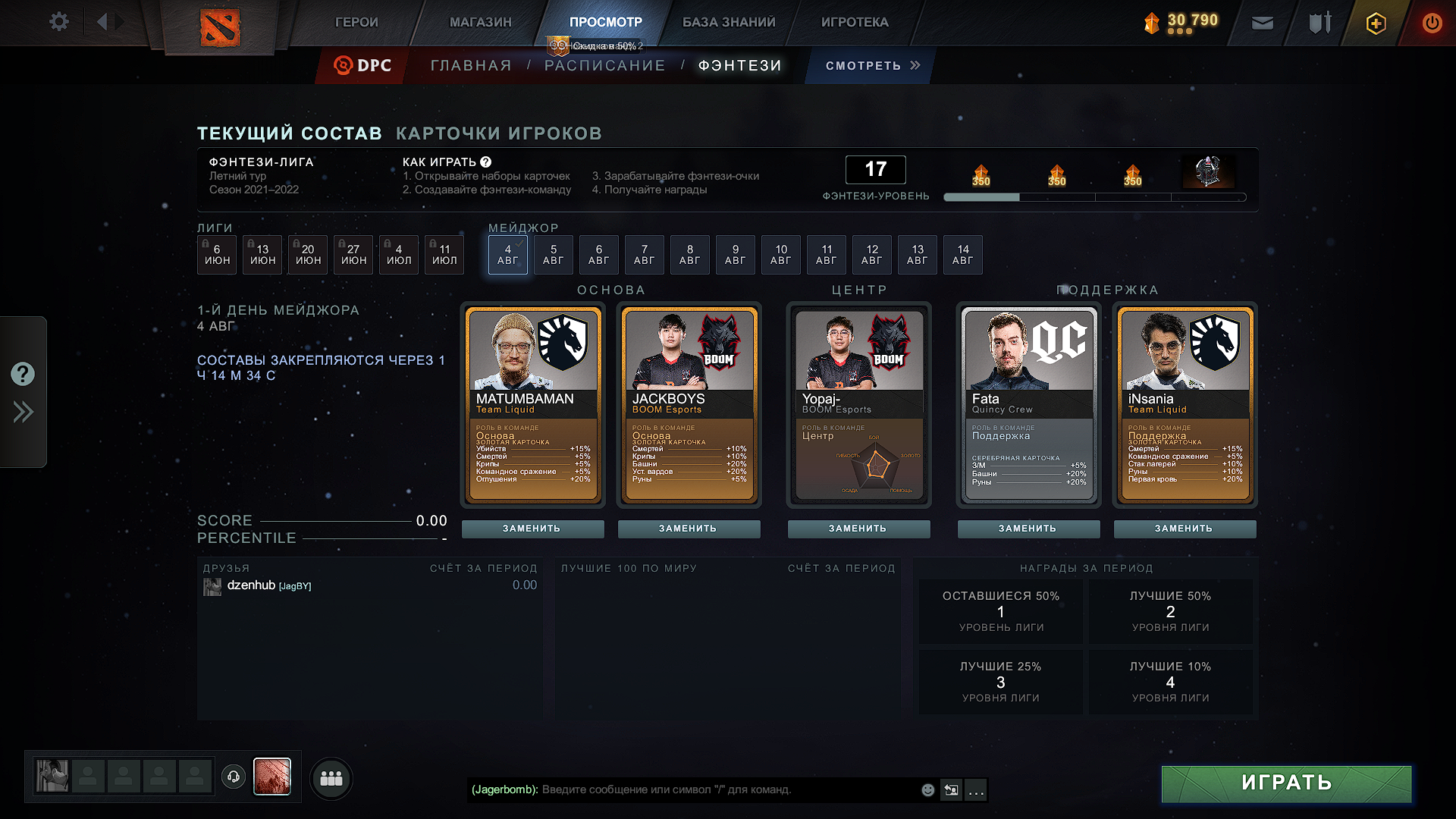Quit via the red power icon

[x=1432, y=23]
